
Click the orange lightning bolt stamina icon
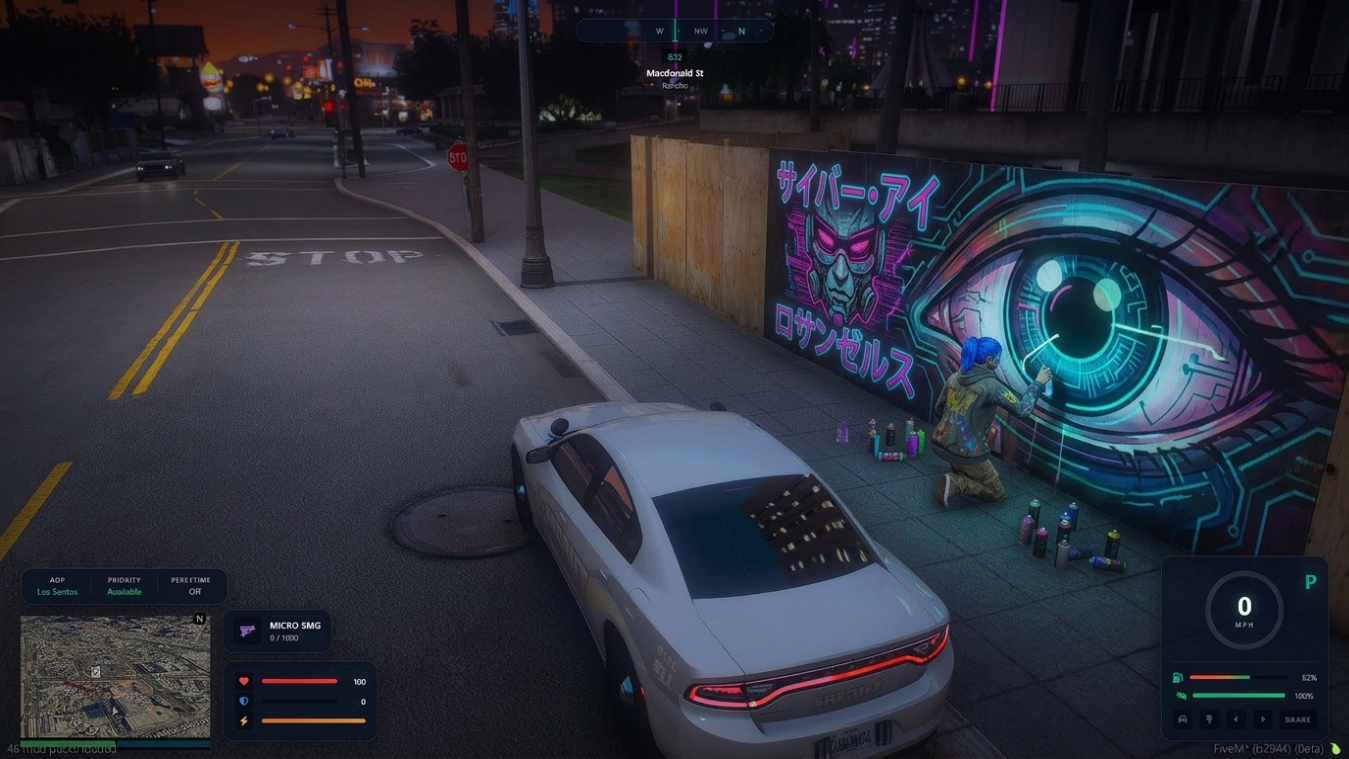coord(244,721)
